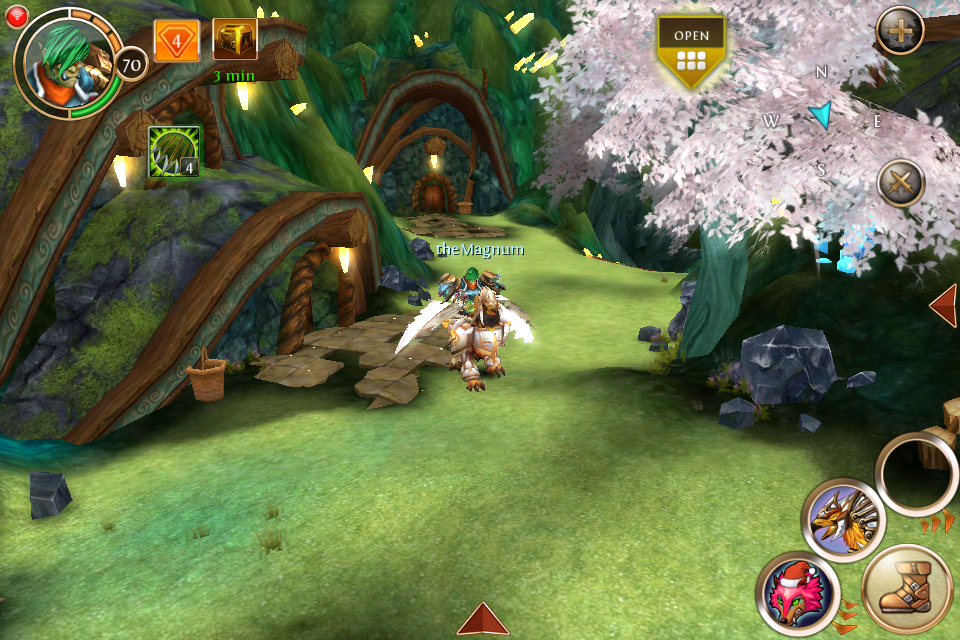Screen dimensions: 960x640
Task: Expand the red bottom panel arrow
Action: click(x=484, y=619)
